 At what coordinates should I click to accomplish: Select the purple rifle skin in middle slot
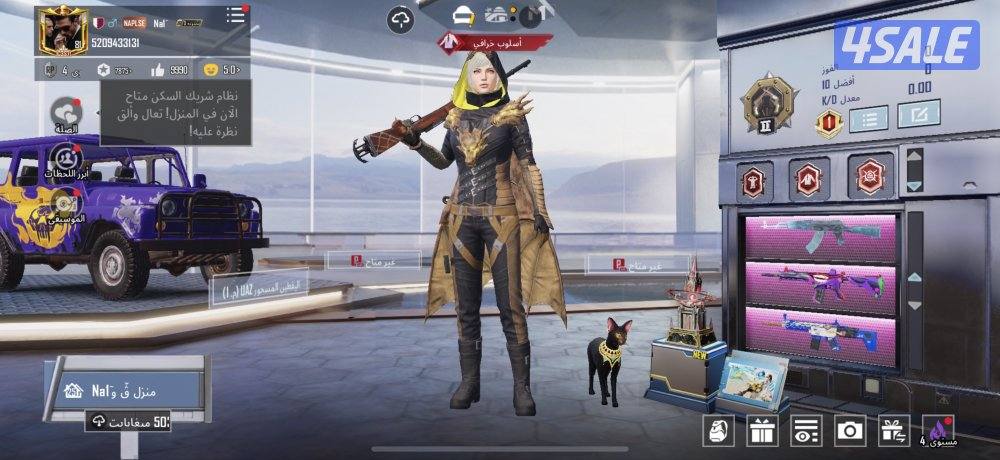[821, 284]
